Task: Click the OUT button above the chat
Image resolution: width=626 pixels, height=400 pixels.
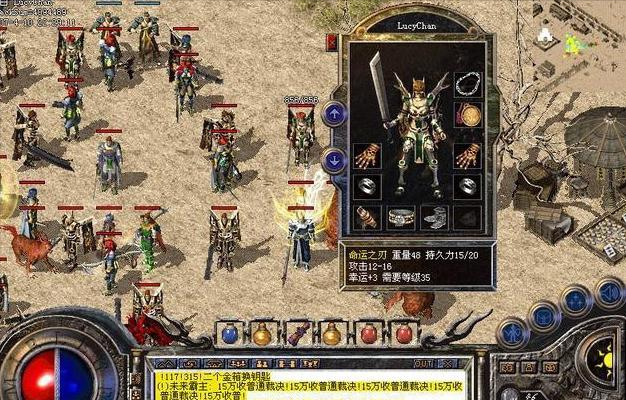Action: point(423,363)
